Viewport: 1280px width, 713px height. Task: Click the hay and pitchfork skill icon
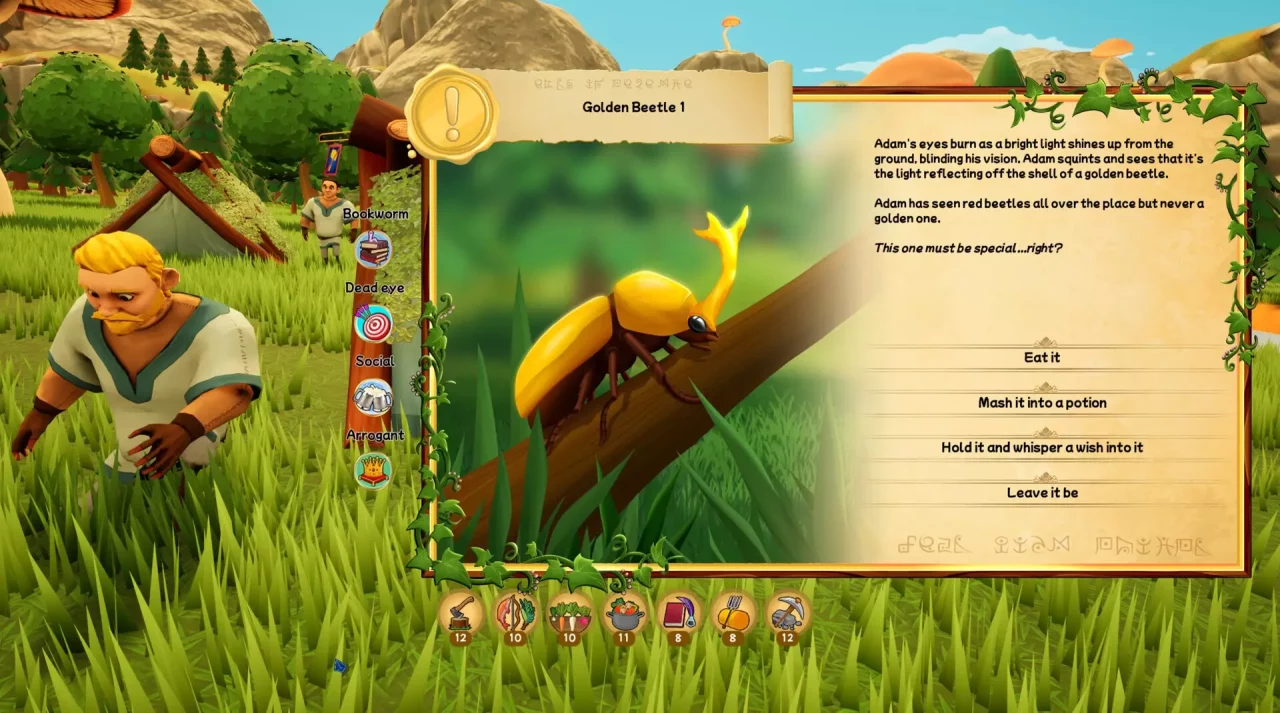coord(732,612)
